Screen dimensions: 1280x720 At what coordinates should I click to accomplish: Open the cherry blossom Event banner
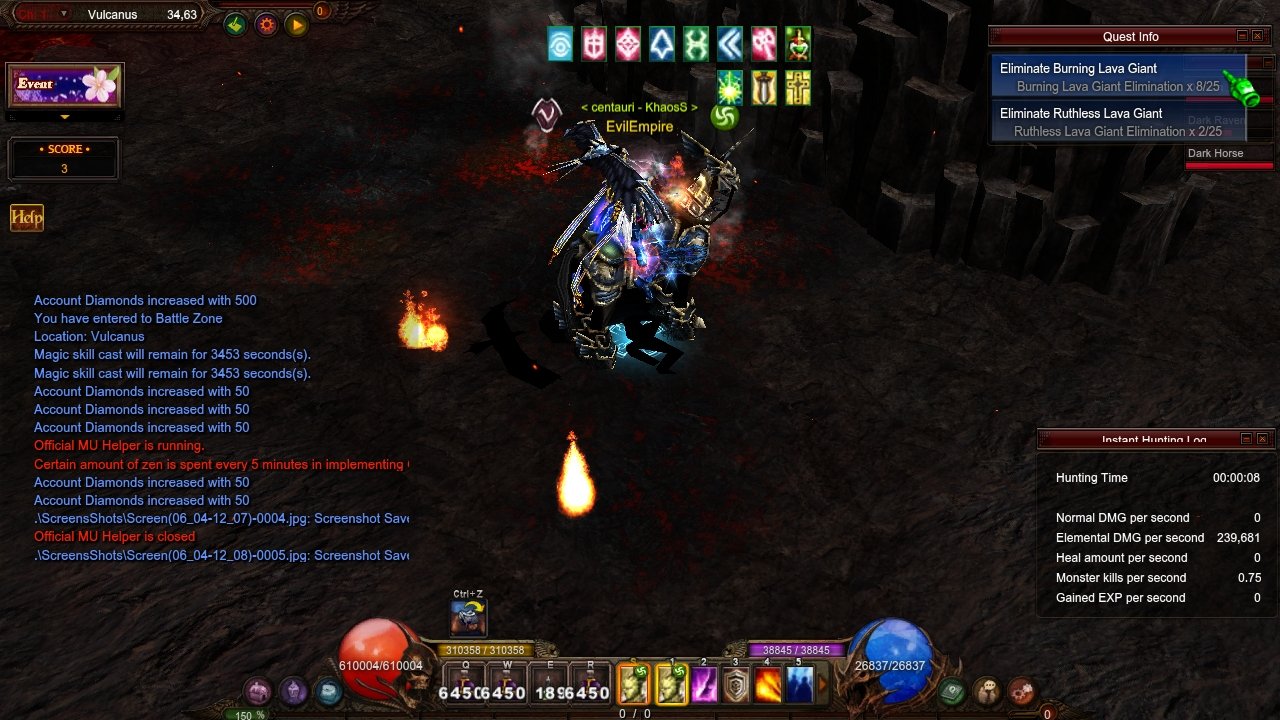[65, 86]
